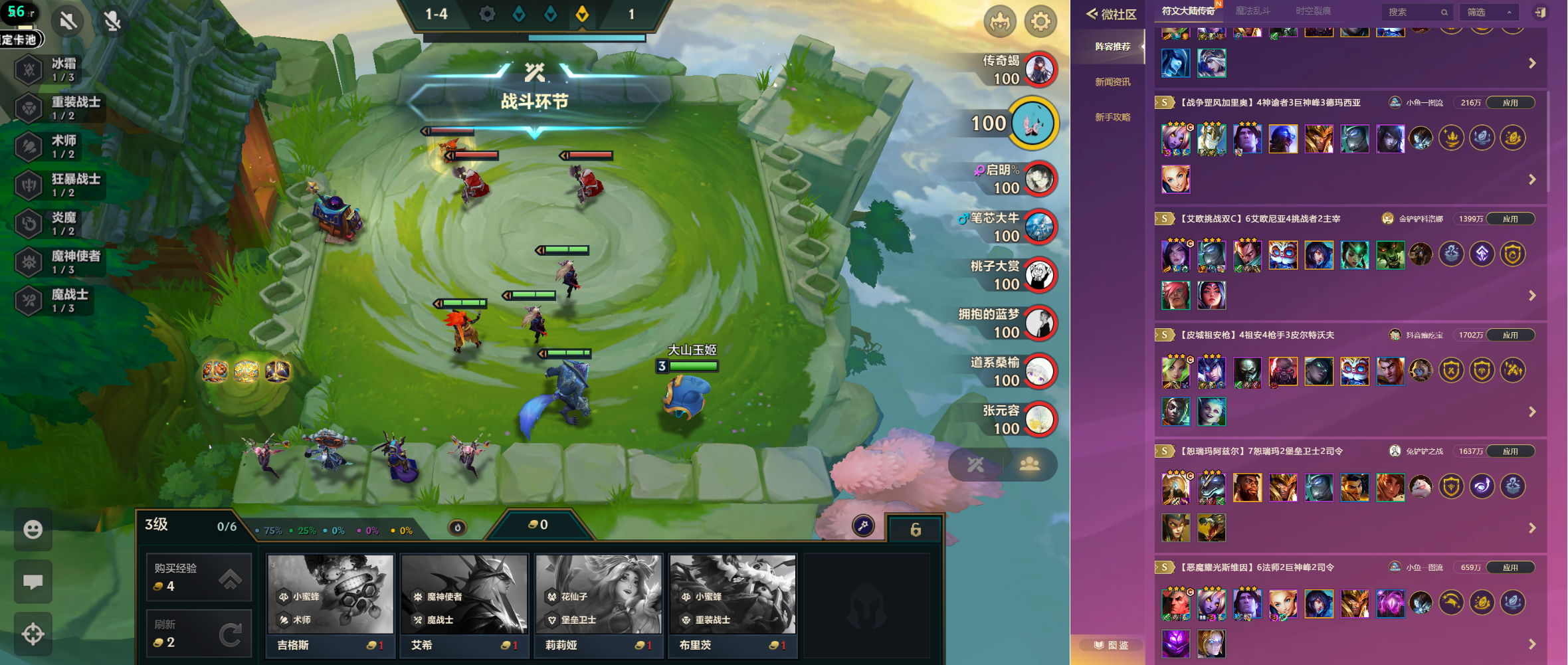Buy the 吉格斯 champion card

pos(330,605)
